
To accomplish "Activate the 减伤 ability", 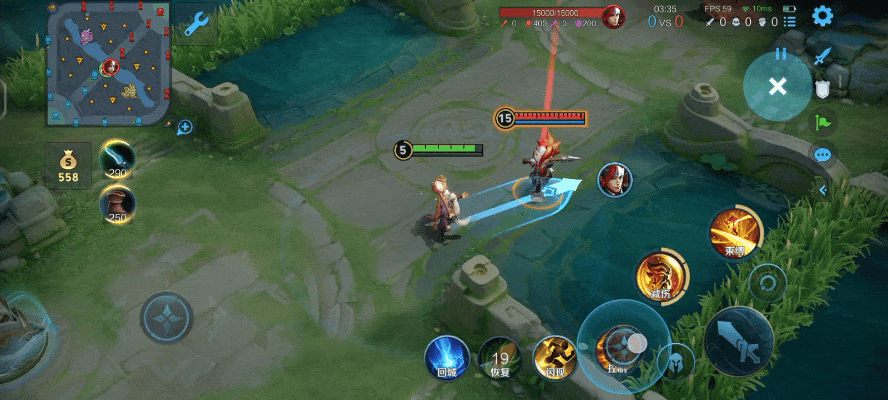I will 661,277.
